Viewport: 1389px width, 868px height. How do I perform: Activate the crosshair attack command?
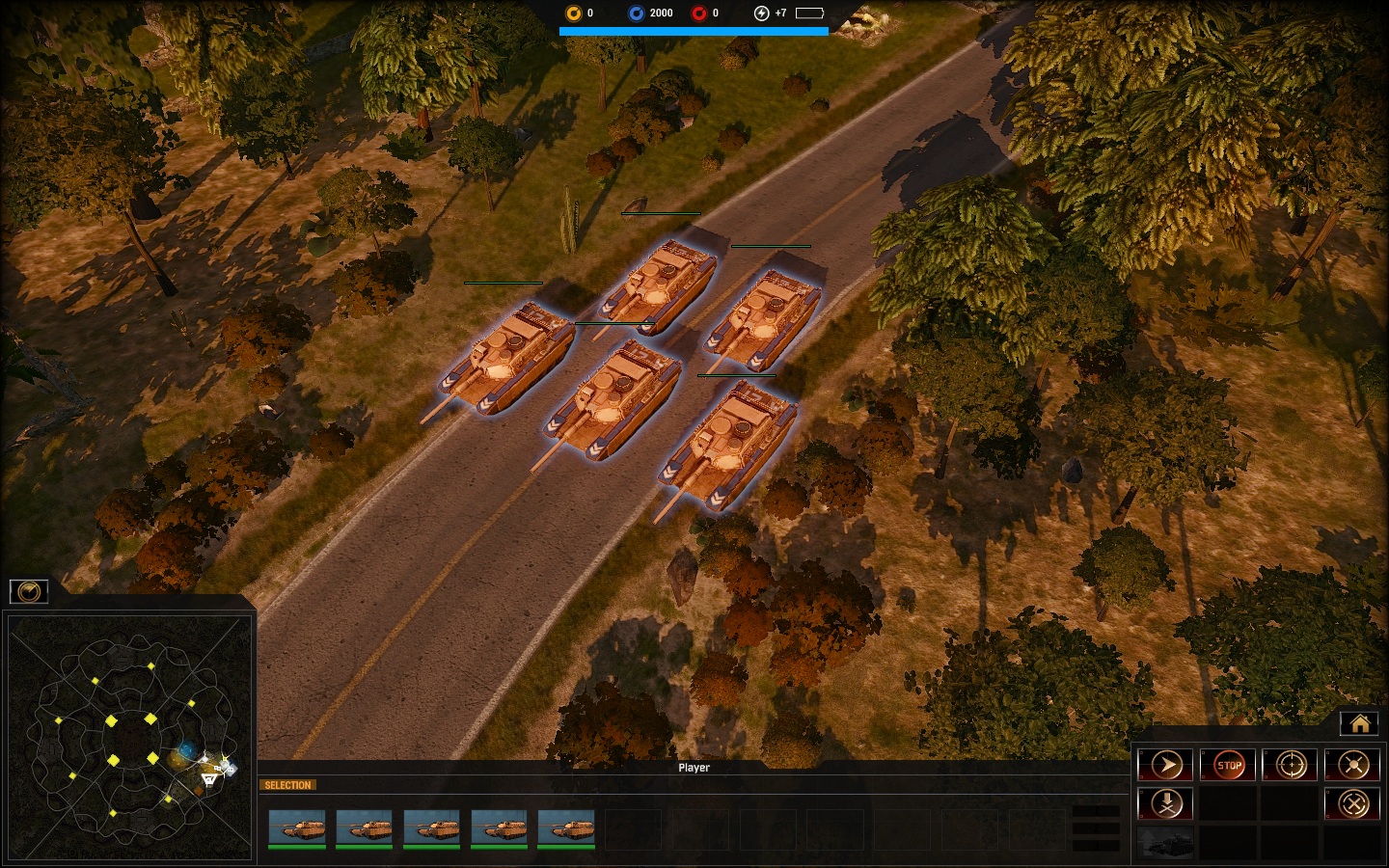click(1291, 766)
